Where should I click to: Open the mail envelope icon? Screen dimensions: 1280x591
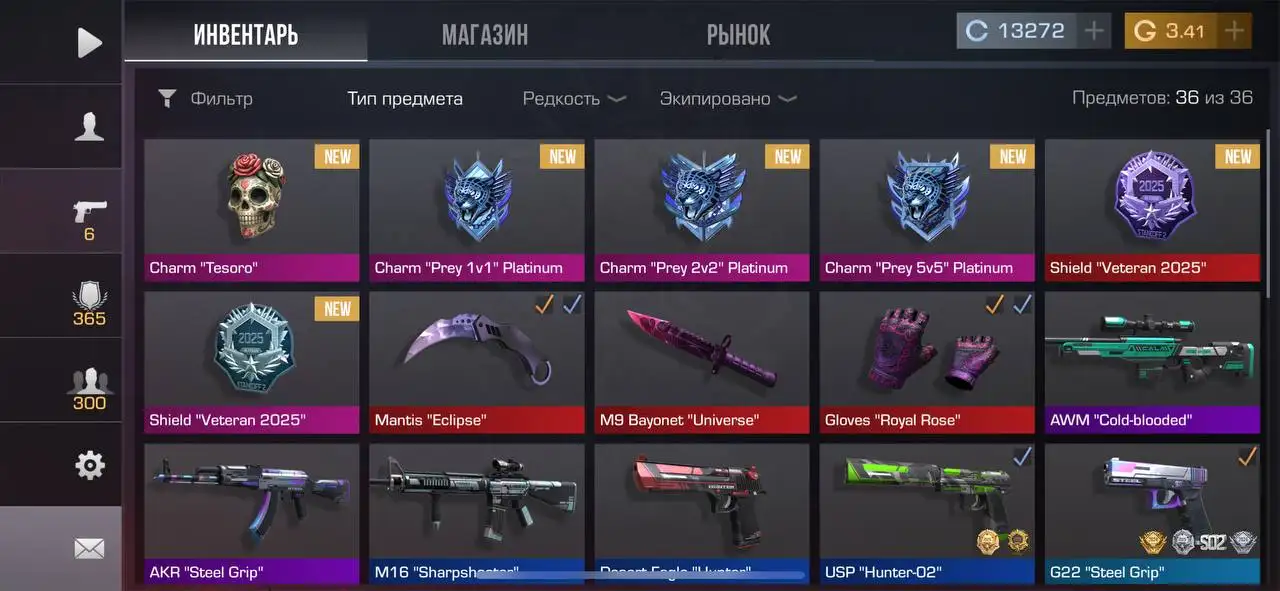[89, 548]
